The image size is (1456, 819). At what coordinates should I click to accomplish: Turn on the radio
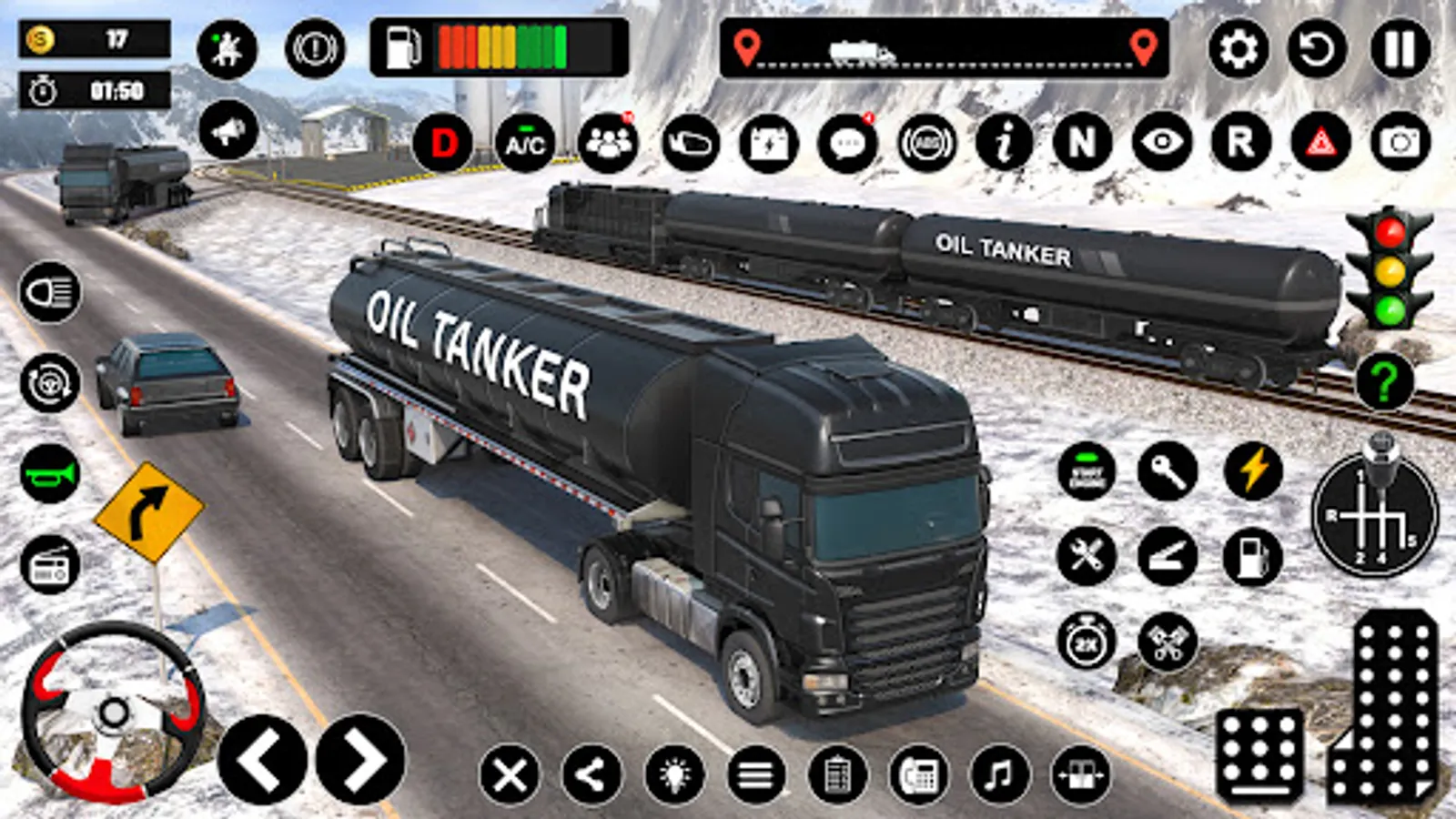point(50,565)
